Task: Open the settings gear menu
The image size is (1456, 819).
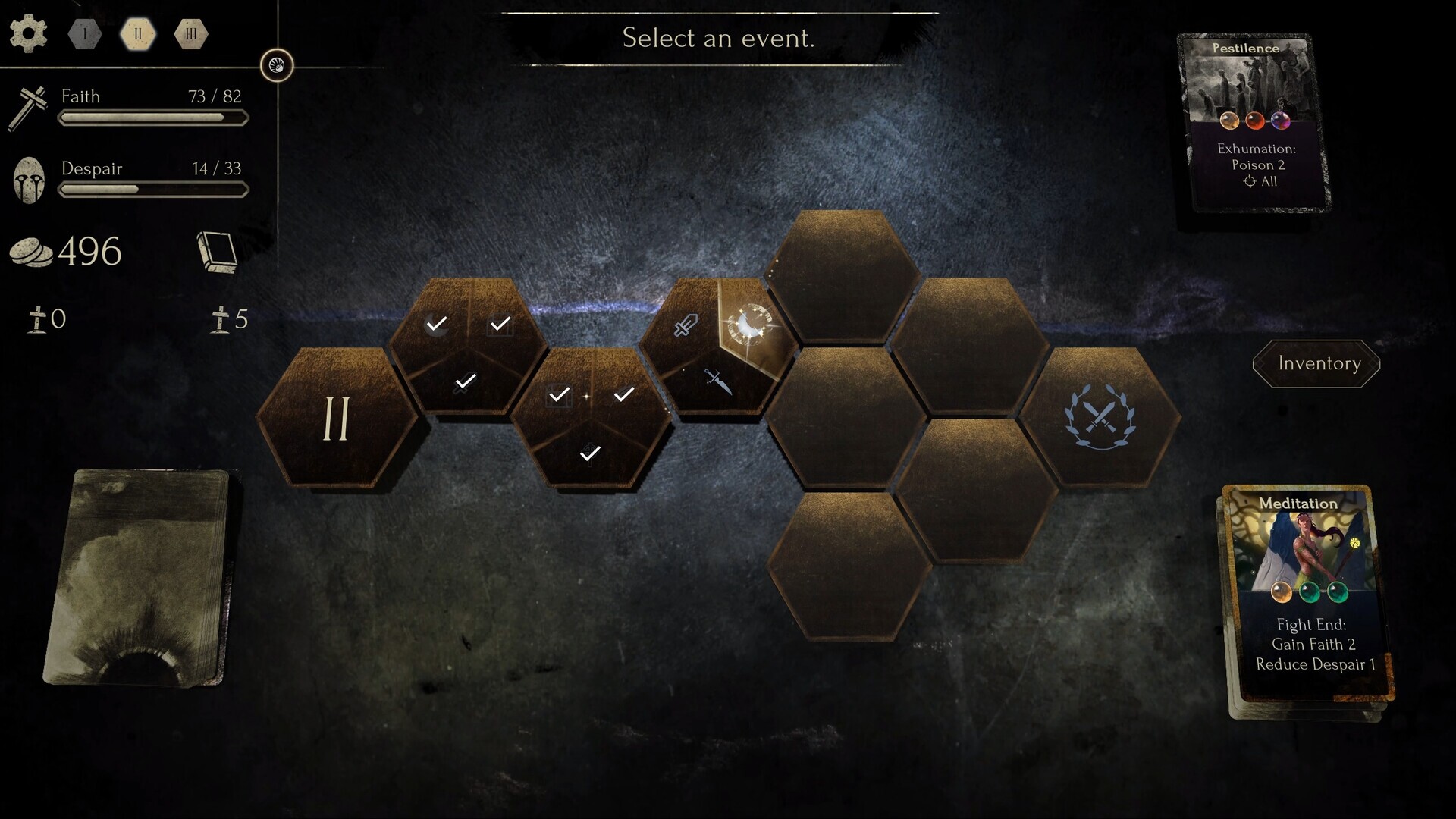Action: click(29, 33)
